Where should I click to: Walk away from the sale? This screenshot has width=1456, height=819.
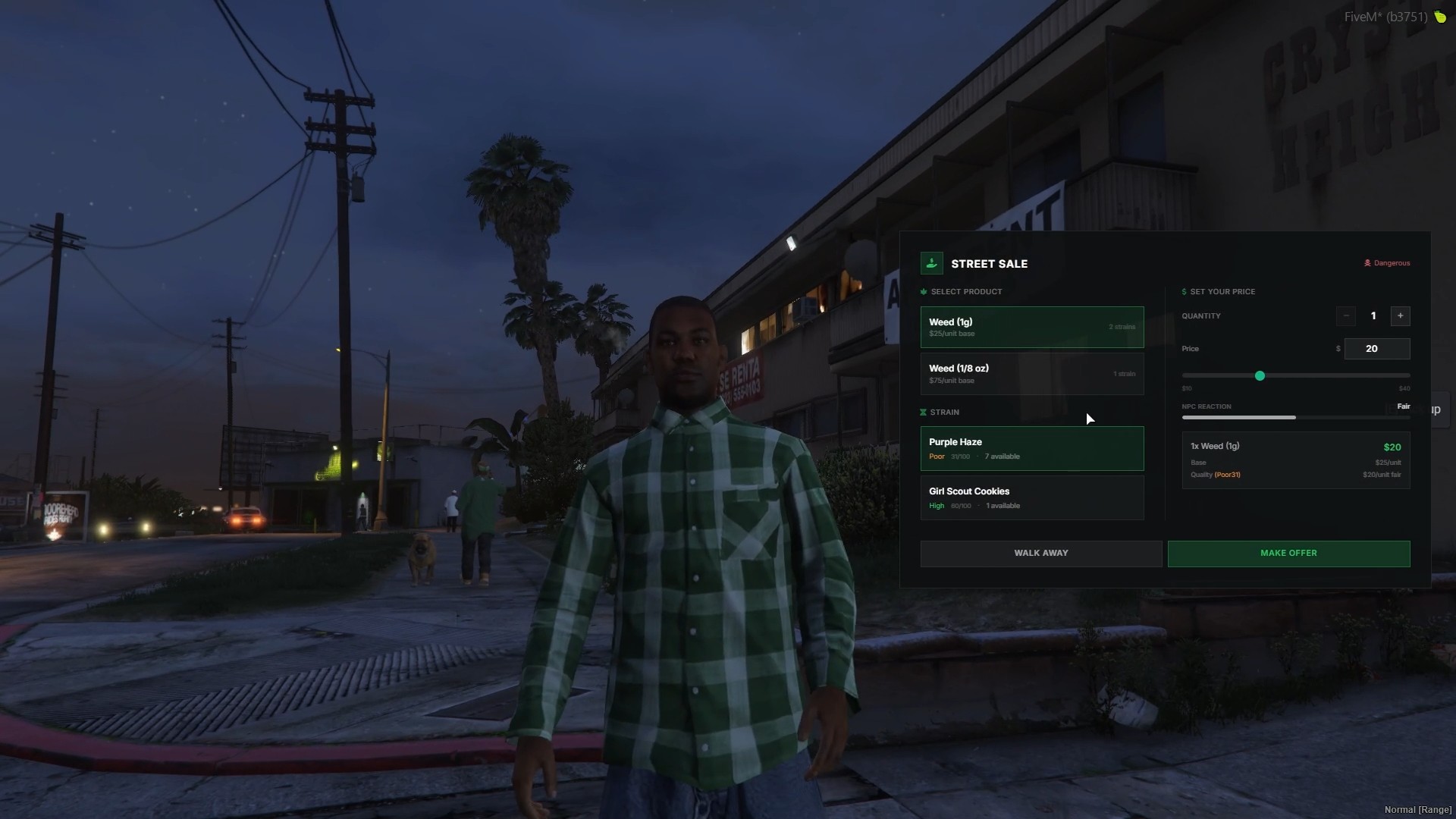1040,554
